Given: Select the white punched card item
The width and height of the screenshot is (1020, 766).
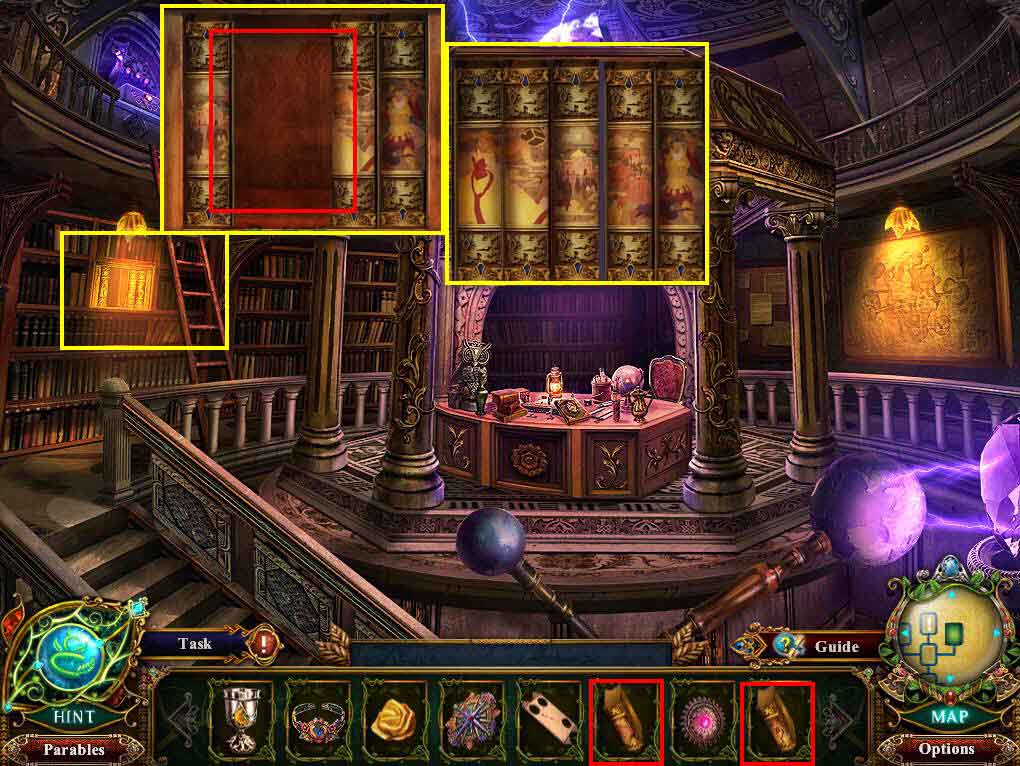Looking at the screenshot, I should 549,718.
